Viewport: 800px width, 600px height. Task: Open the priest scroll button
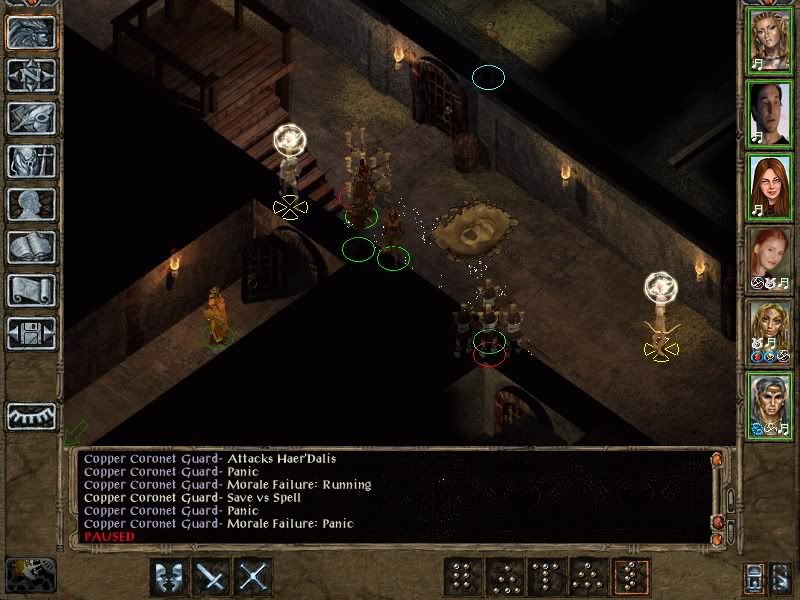click(x=32, y=290)
